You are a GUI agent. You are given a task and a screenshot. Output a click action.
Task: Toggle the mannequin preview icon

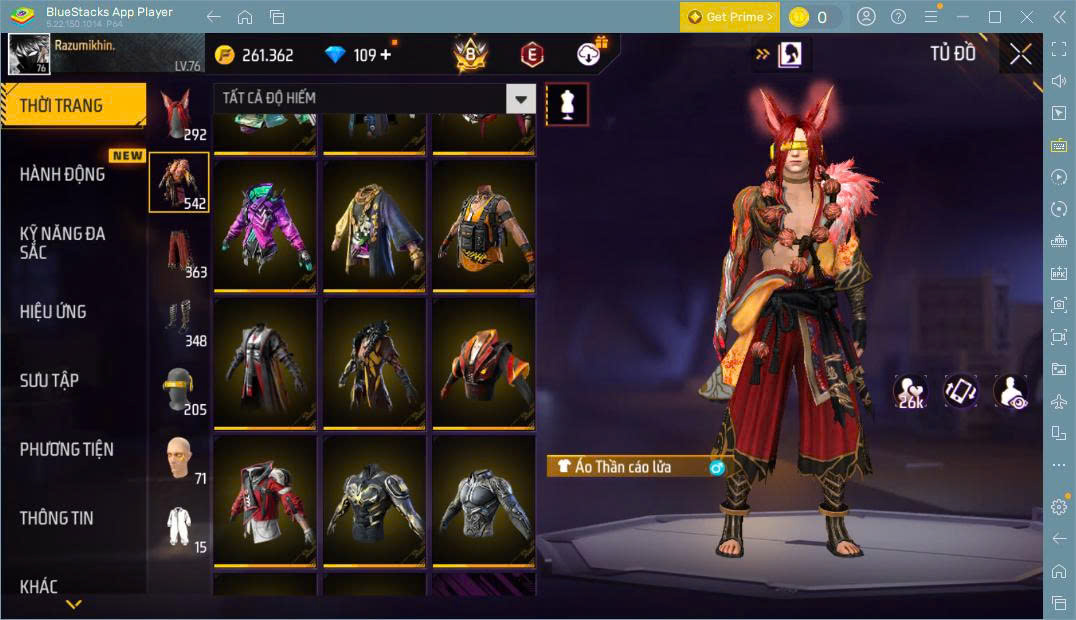pos(567,105)
